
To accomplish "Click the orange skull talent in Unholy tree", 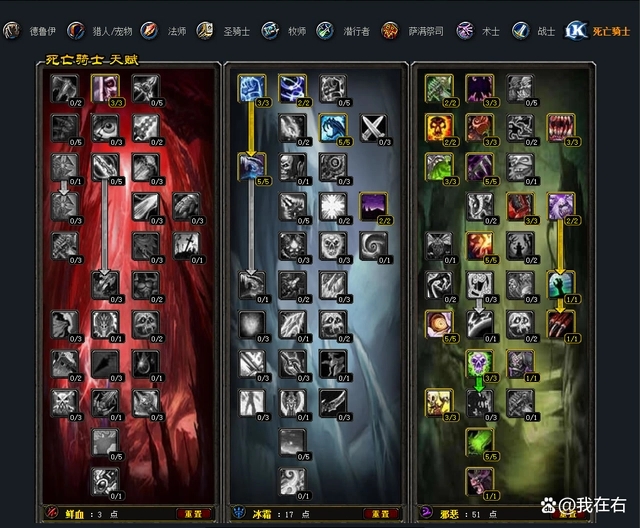I will pyautogui.click(x=439, y=127).
